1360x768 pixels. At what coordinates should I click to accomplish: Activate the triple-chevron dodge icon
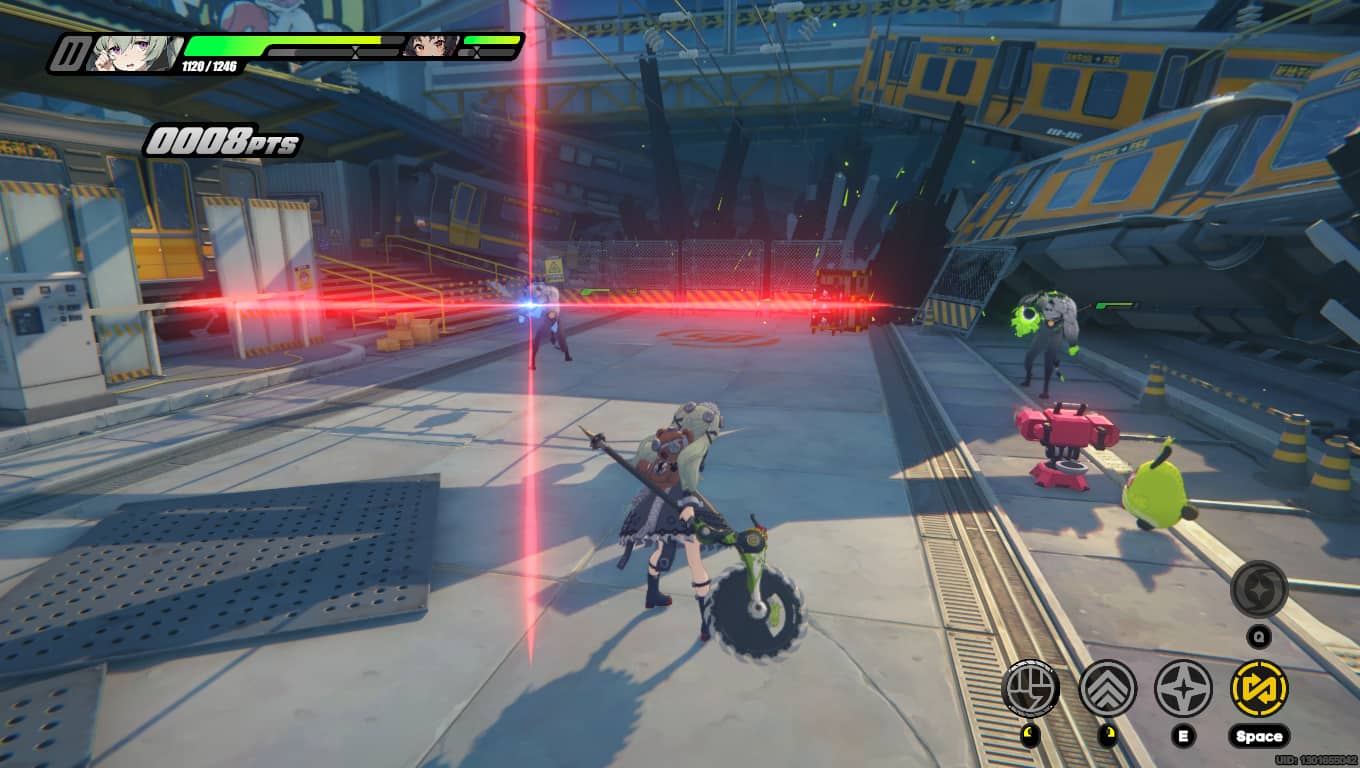tap(1107, 688)
